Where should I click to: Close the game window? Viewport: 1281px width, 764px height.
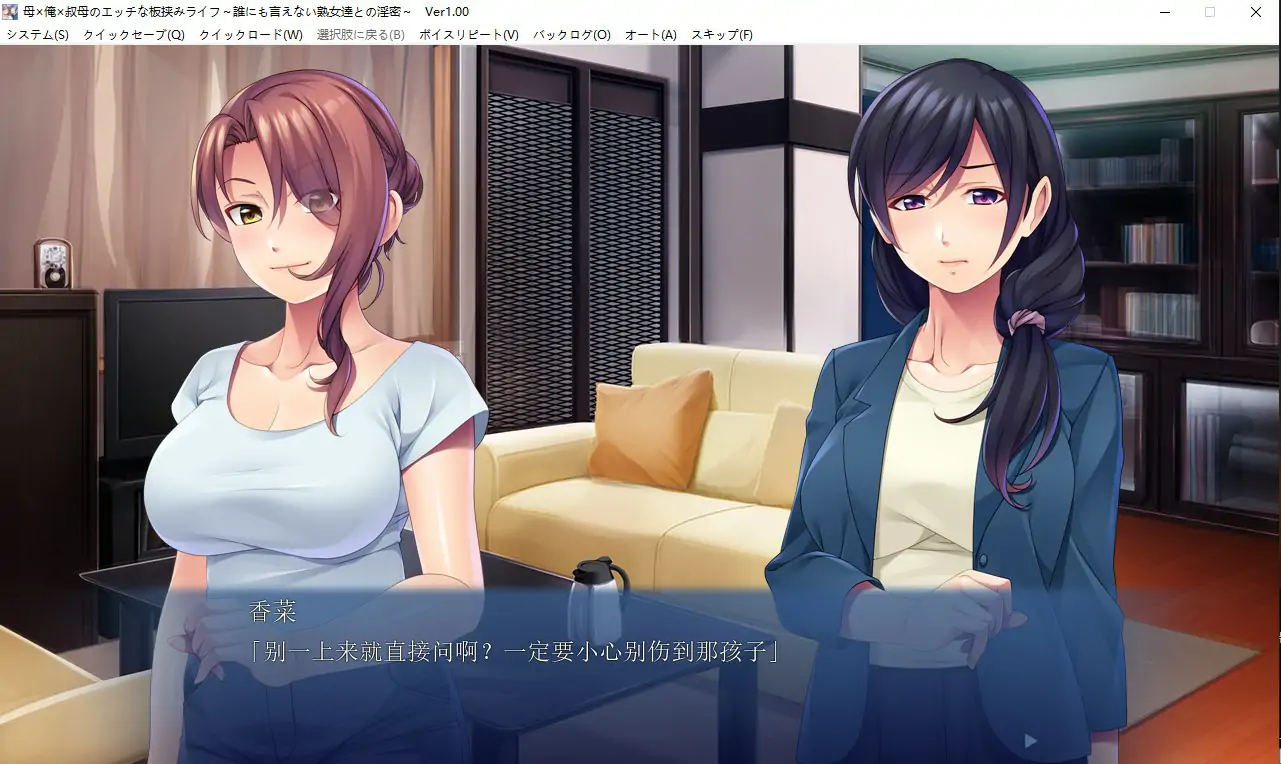pos(1255,11)
